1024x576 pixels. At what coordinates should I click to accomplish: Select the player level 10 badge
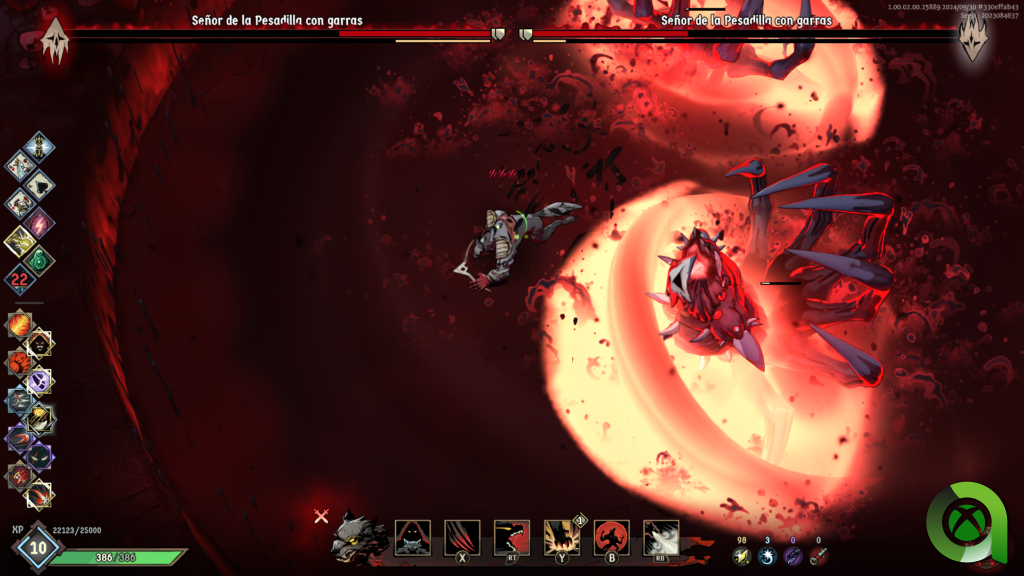[38, 548]
